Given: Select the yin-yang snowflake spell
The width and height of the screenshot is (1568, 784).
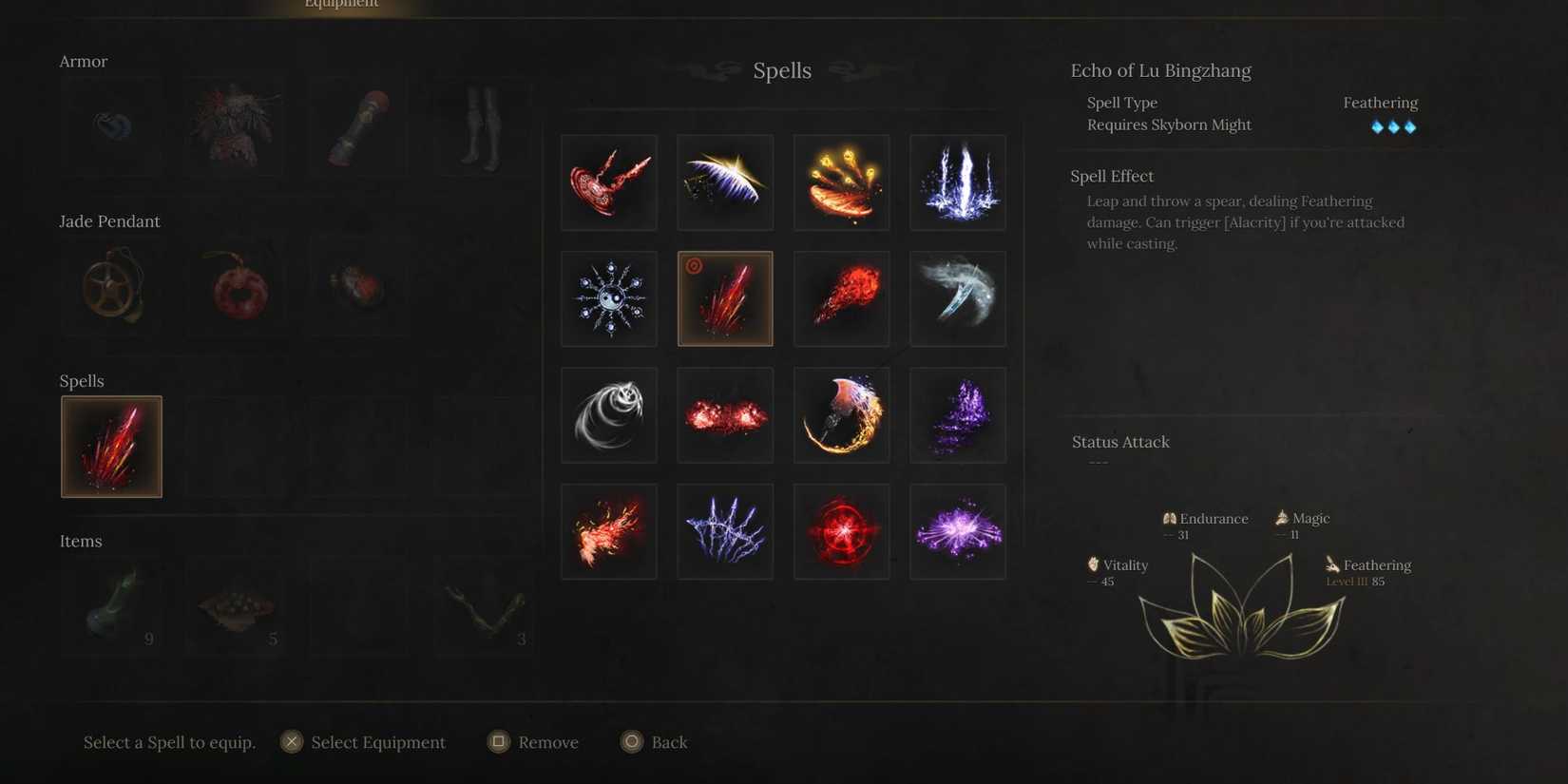Looking at the screenshot, I should point(609,298).
